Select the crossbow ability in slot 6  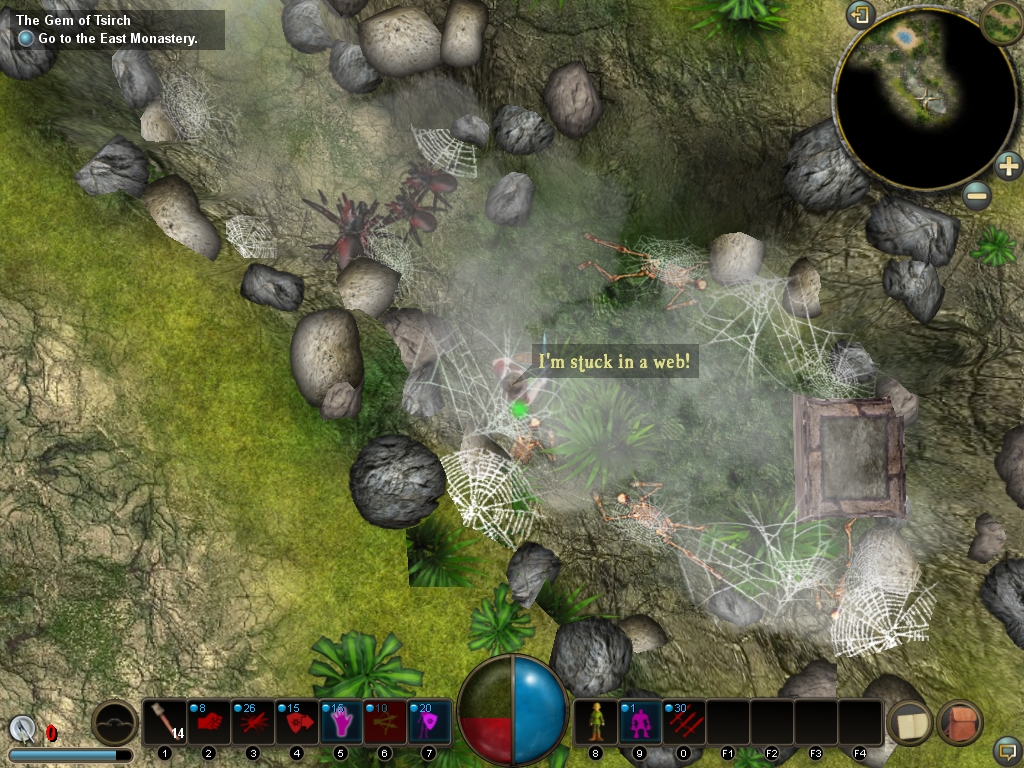(385, 722)
